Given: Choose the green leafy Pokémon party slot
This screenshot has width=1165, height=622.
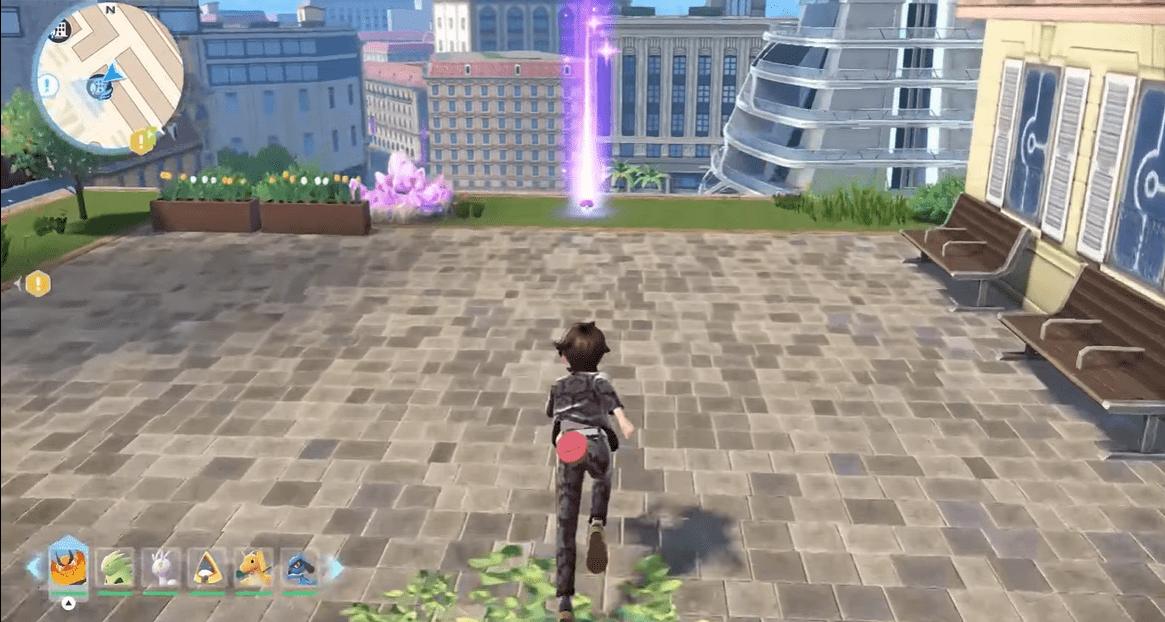Looking at the screenshot, I should [x=115, y=568].
